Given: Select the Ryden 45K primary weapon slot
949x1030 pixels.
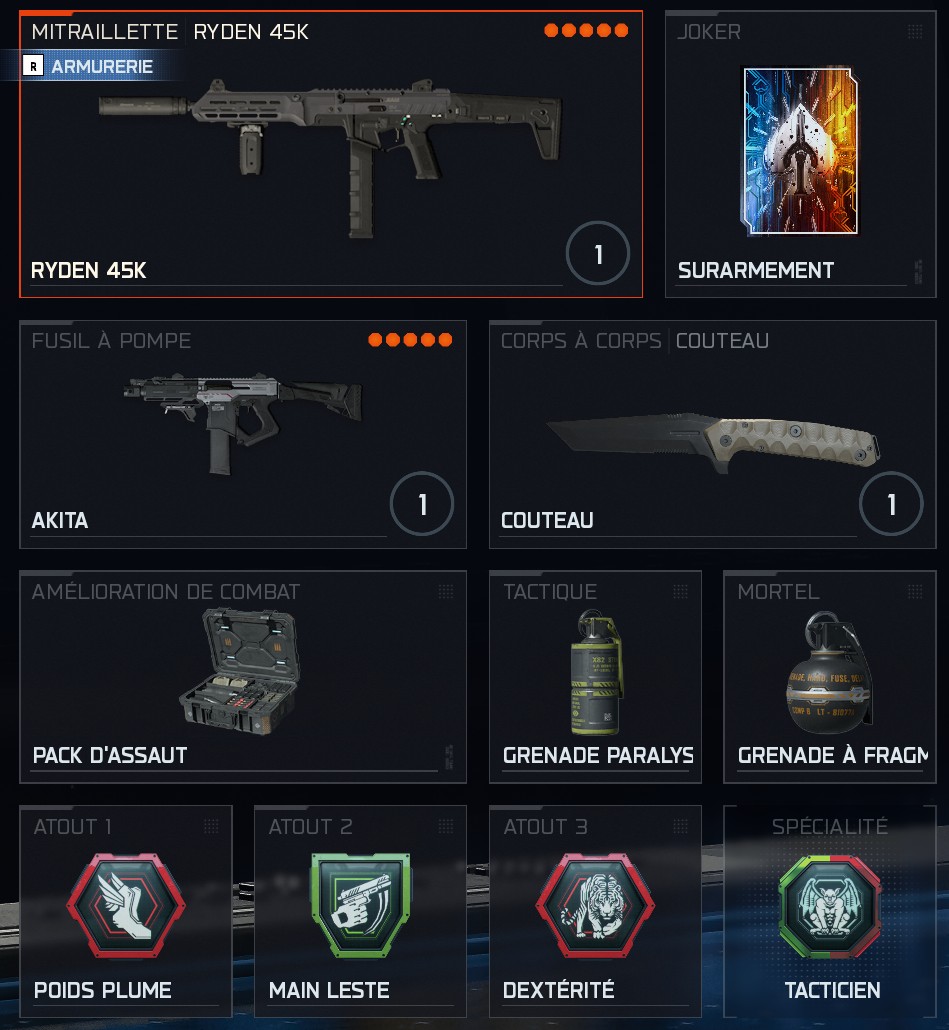Looking at the screenshot, I should (x=330, y=160).
